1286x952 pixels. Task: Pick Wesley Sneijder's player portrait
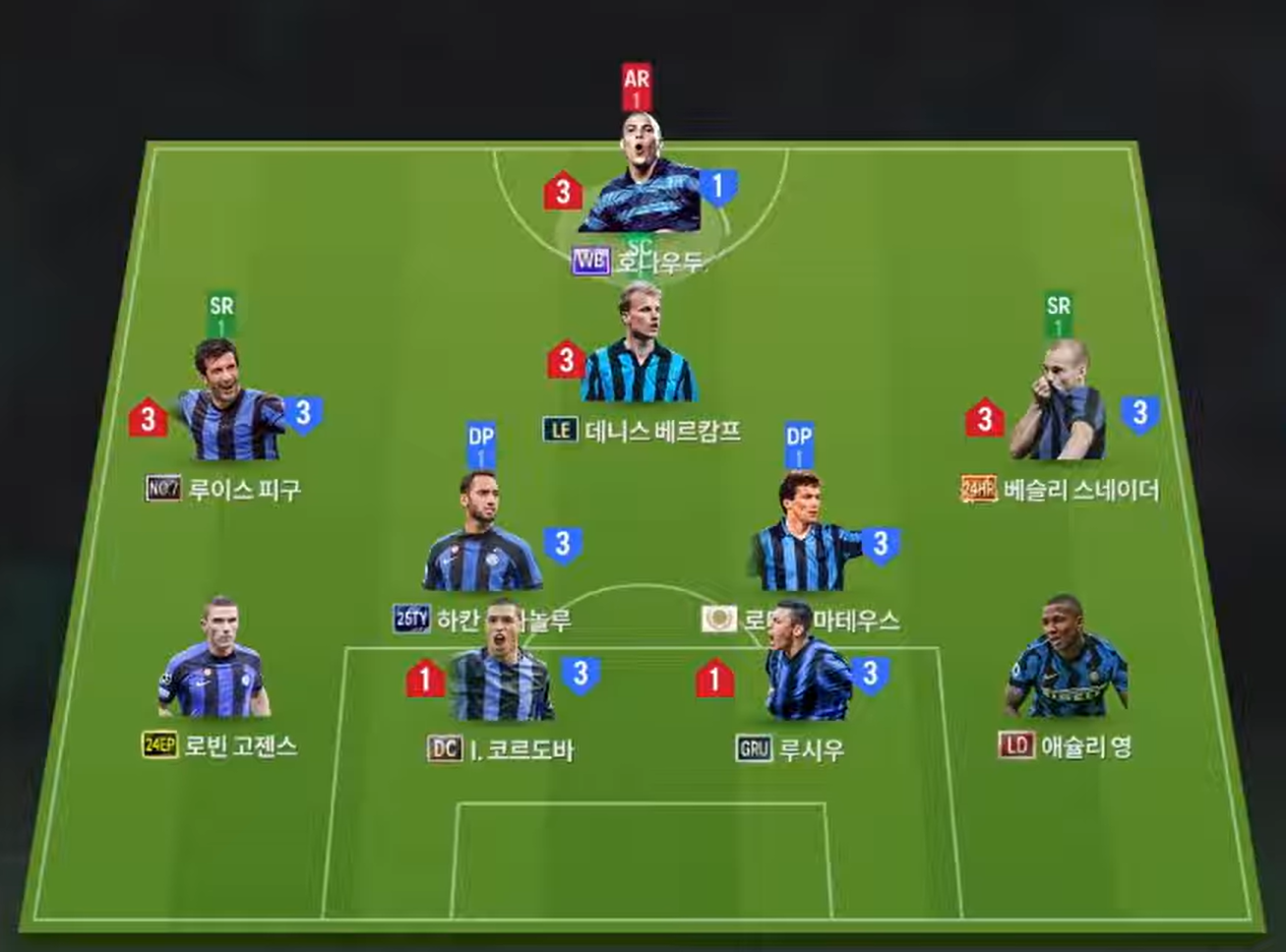click(1058, 407)
